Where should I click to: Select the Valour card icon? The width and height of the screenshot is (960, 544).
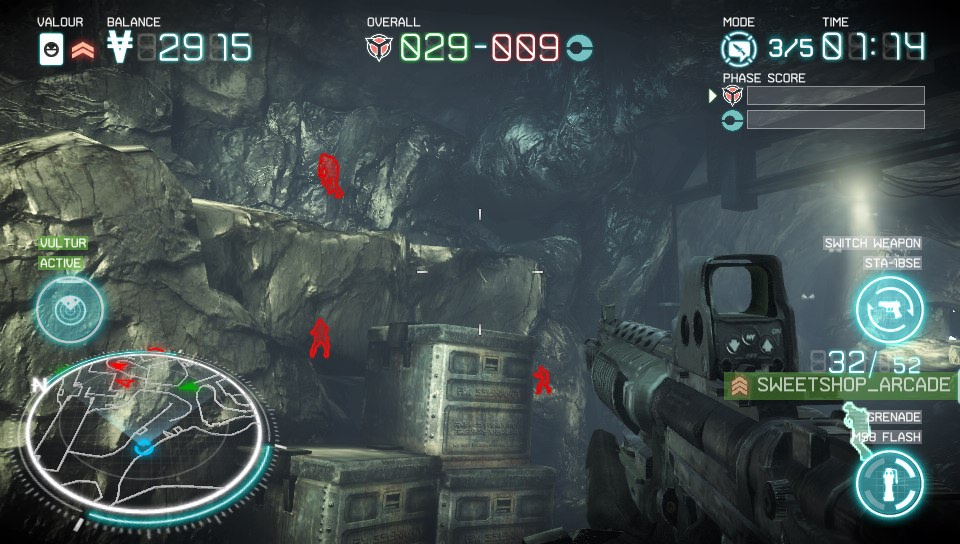coord(50,48)
